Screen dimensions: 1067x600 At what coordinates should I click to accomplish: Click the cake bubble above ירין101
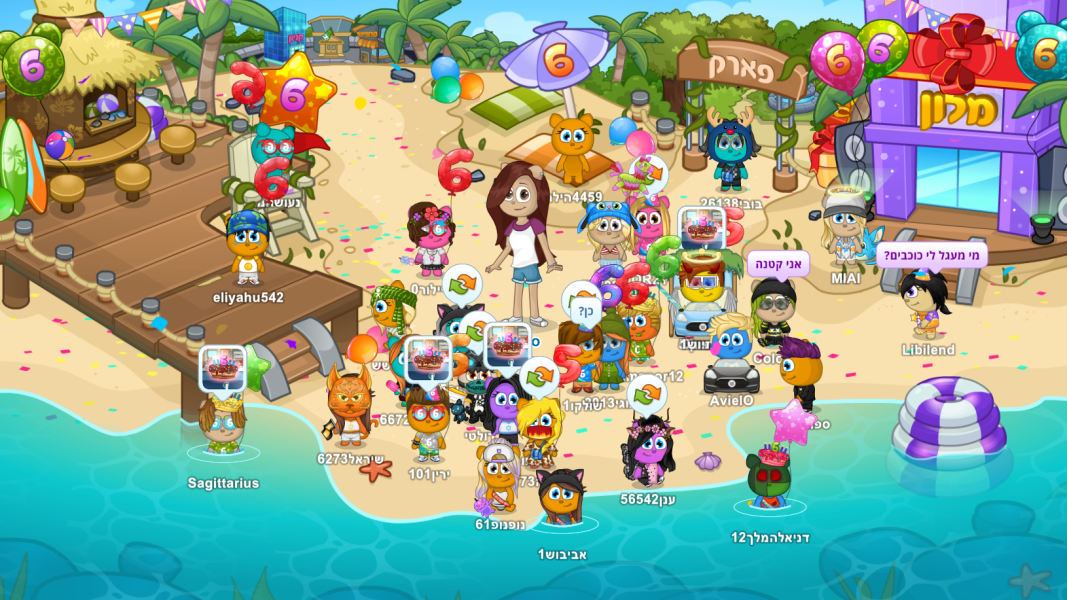tap(428, 359)
